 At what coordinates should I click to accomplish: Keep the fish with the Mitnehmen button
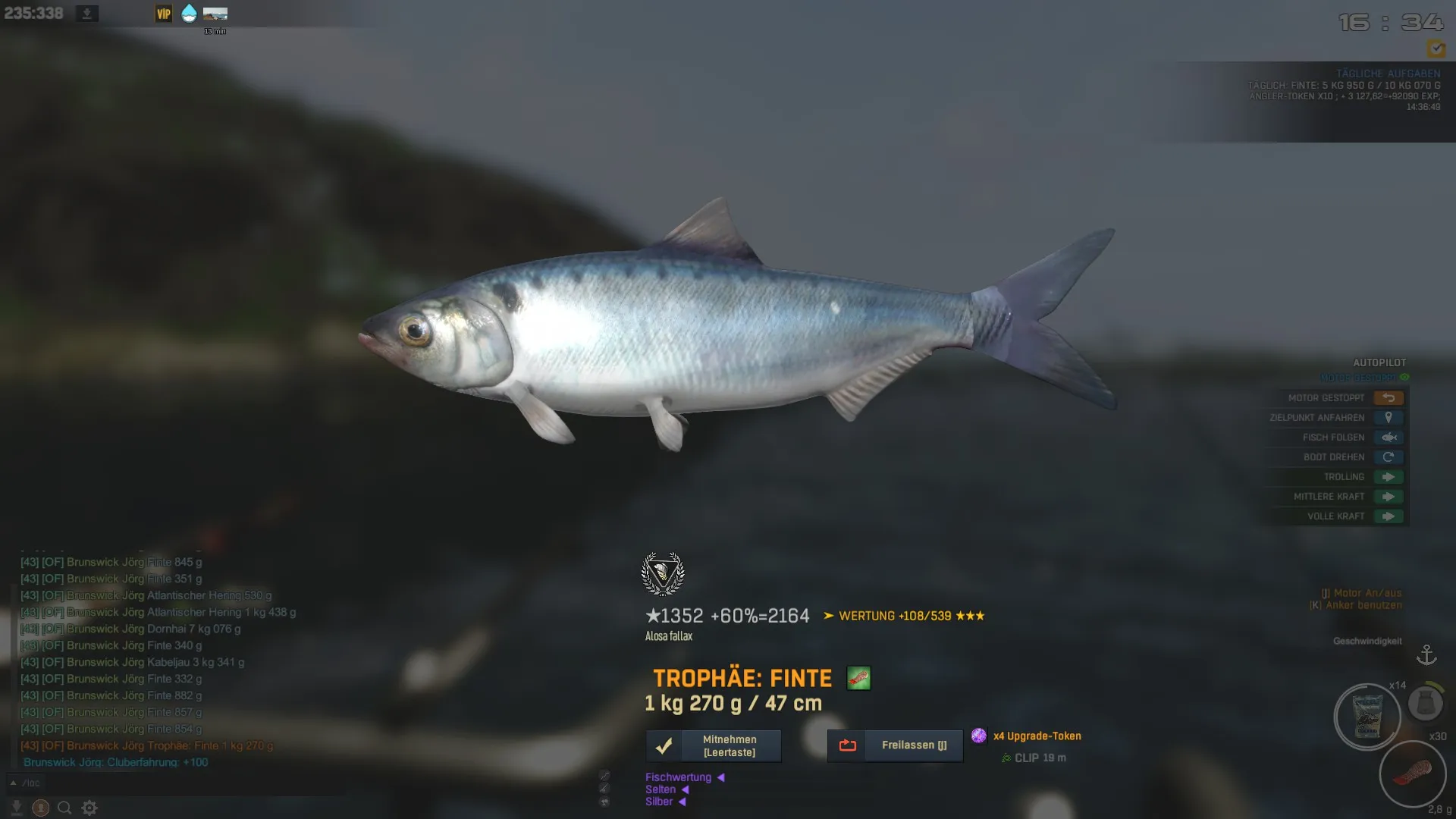tap(714, 745)
